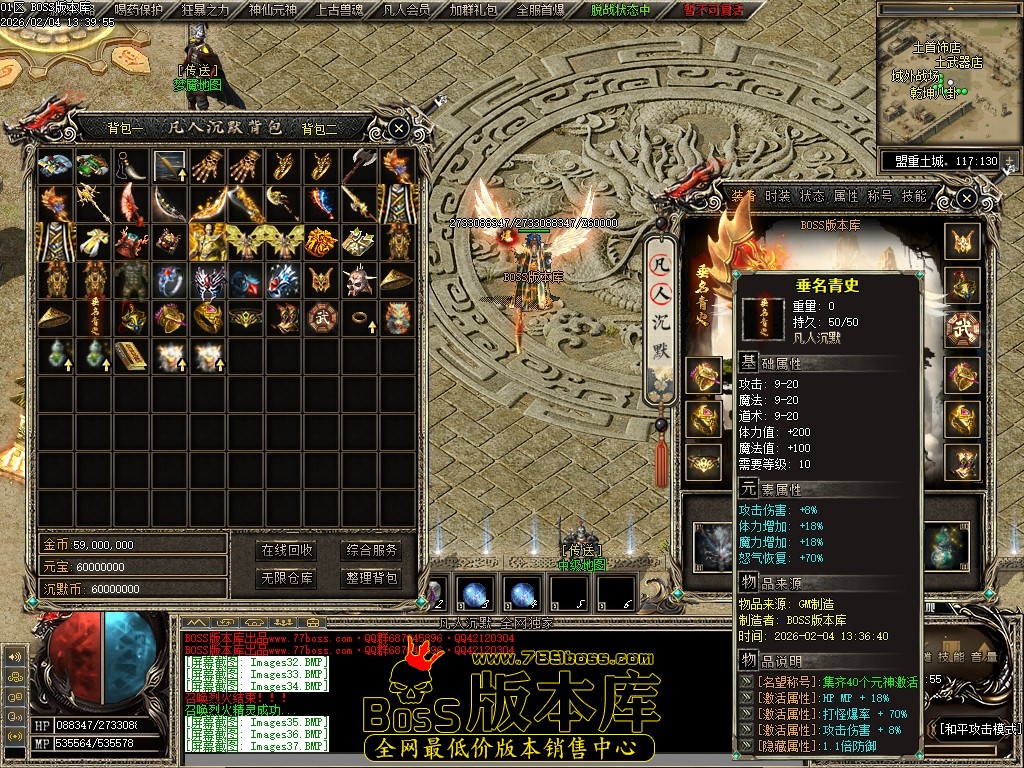
Task: Open the 神仙元神 menu
Action: [x=272, y=11]
